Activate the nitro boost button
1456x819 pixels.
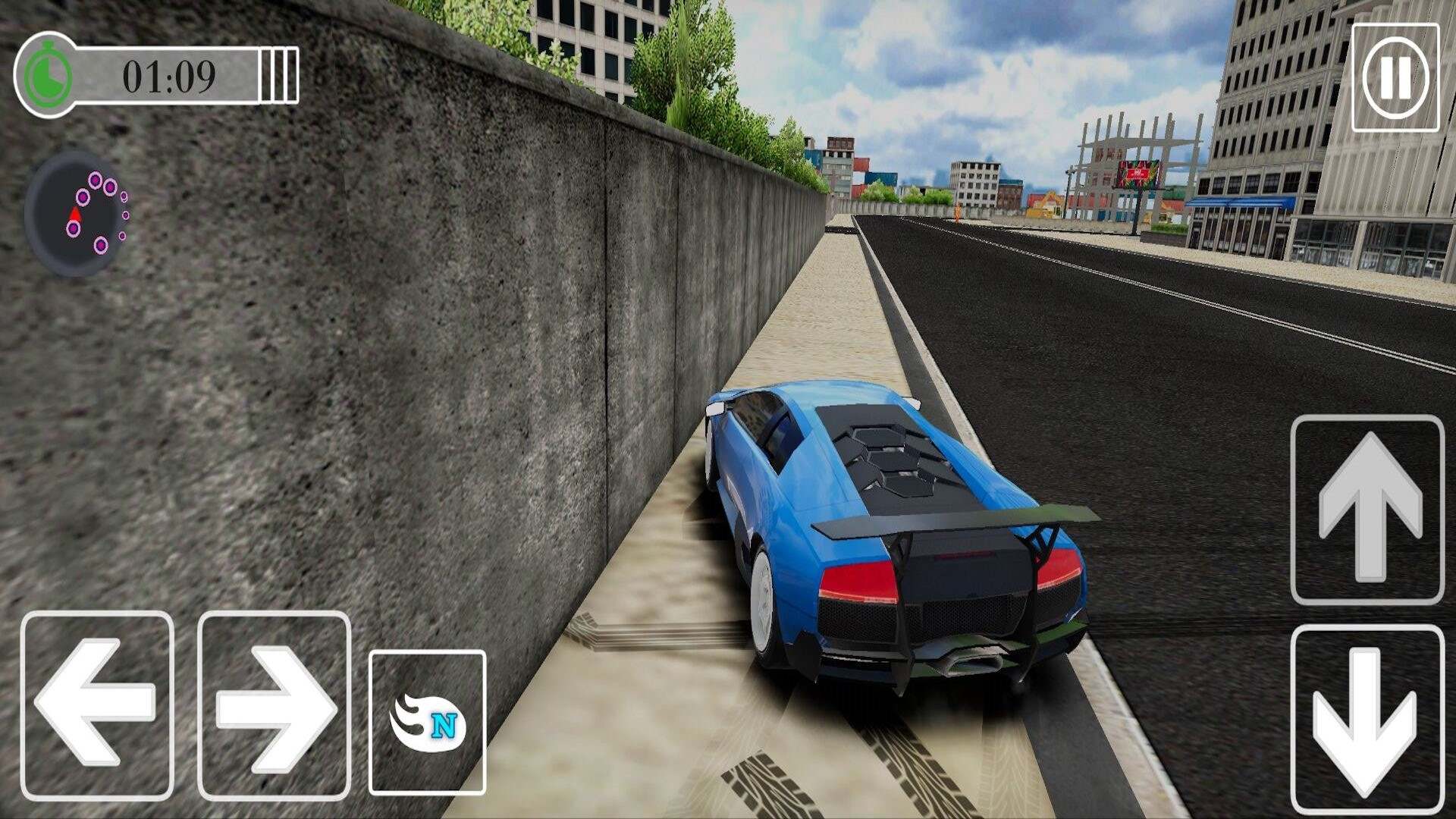[427, 722]
